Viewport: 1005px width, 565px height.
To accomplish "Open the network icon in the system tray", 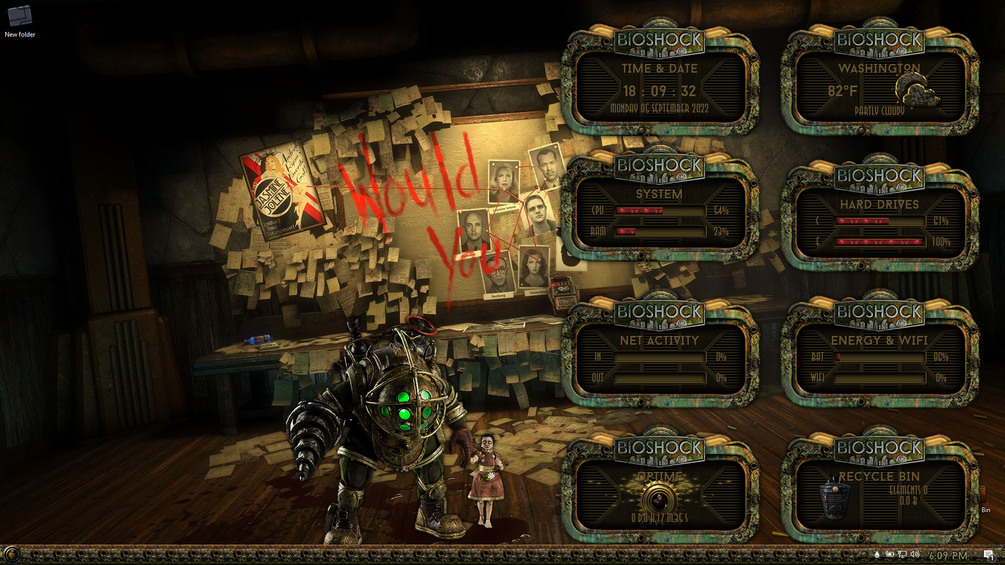I will (x=903, y=555).
